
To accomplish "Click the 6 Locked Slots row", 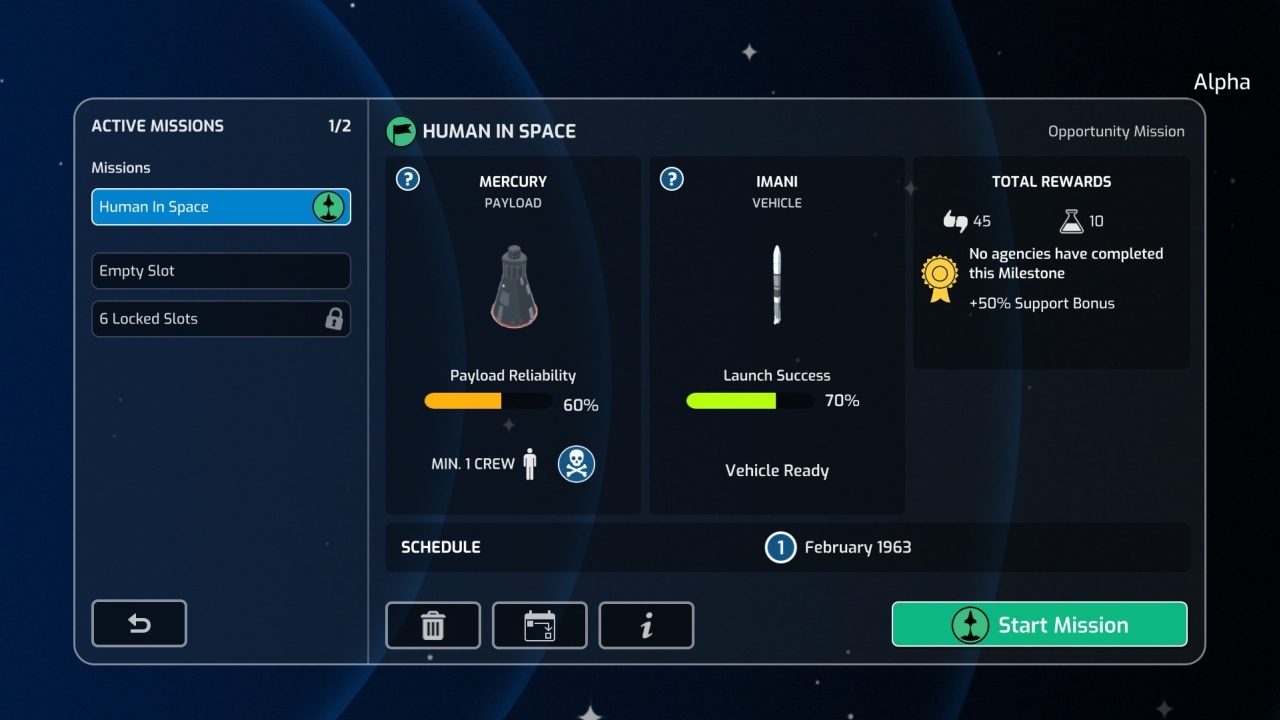I will tap(221, 319).
